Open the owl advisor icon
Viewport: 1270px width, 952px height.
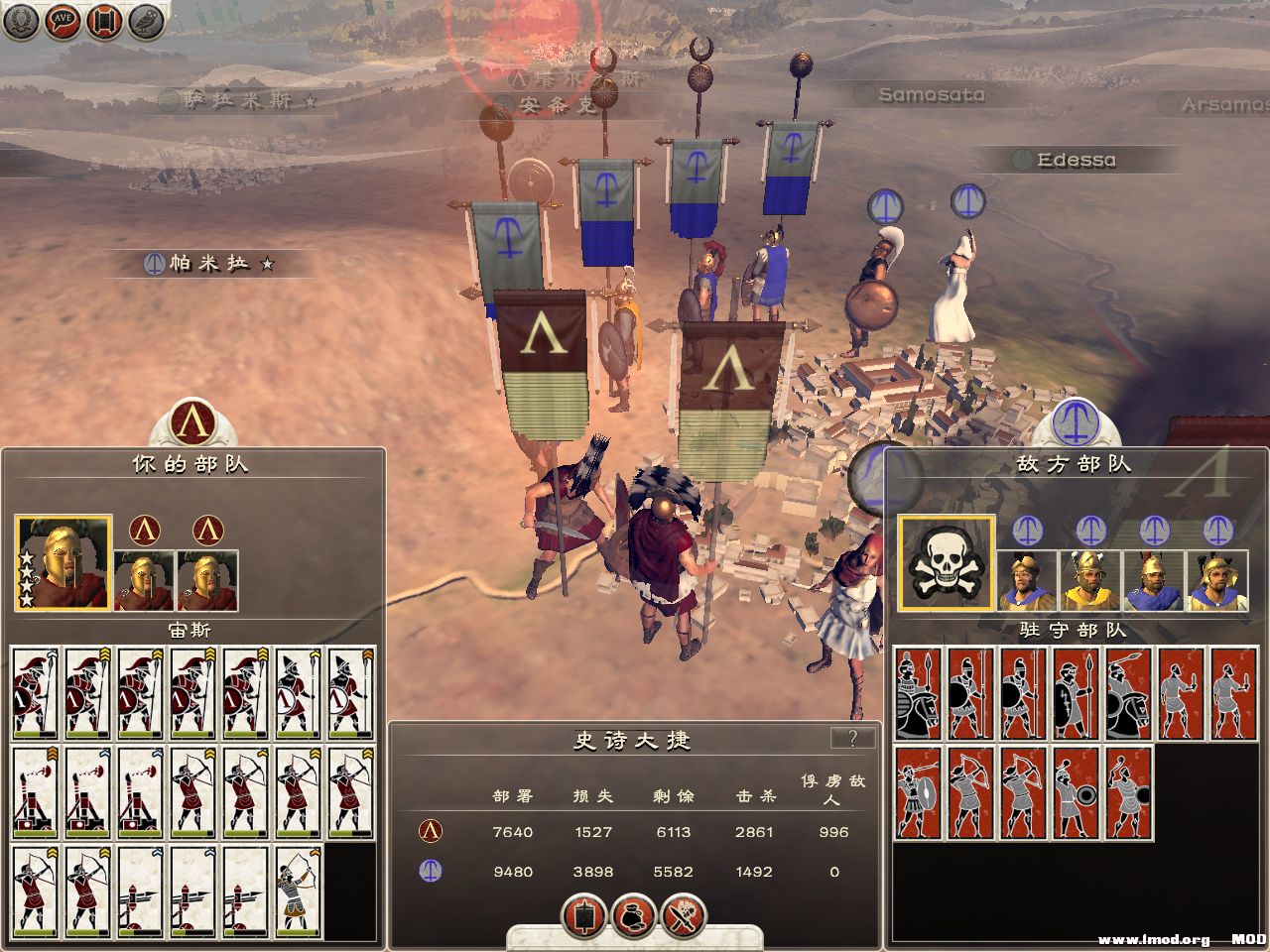tap(146, 21)
